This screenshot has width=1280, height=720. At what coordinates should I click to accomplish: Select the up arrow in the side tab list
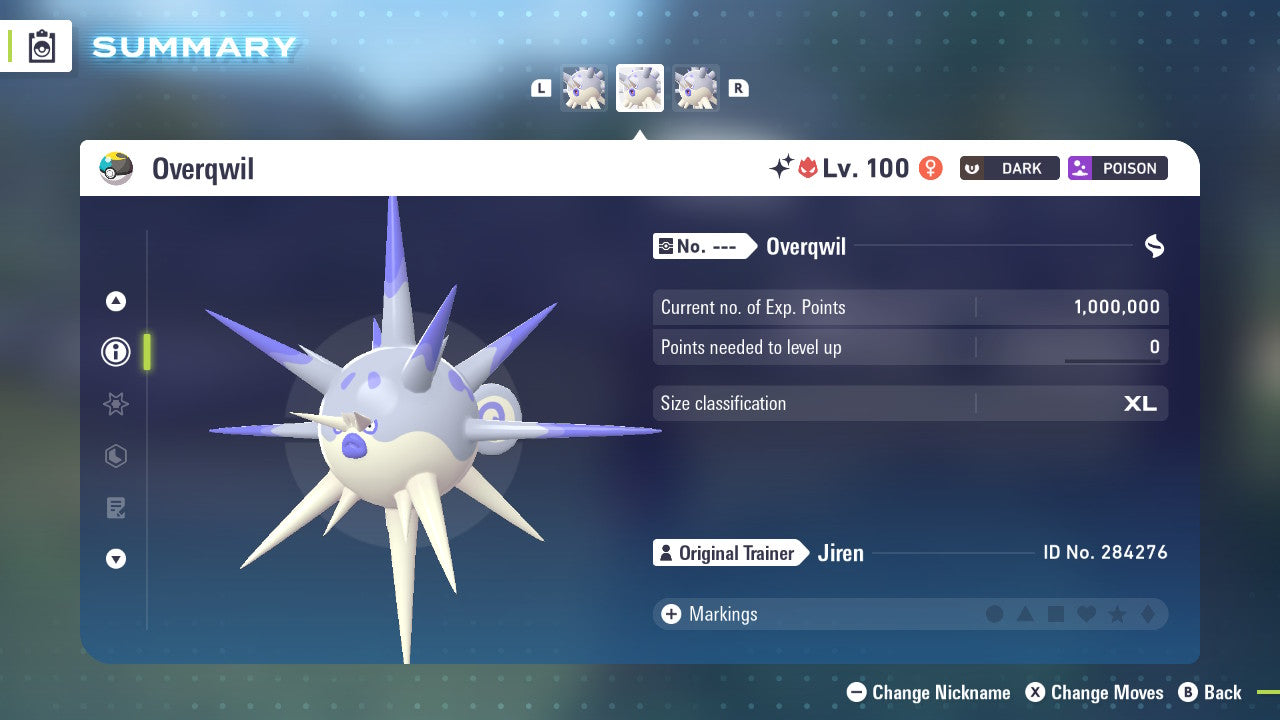pos(116,301)
